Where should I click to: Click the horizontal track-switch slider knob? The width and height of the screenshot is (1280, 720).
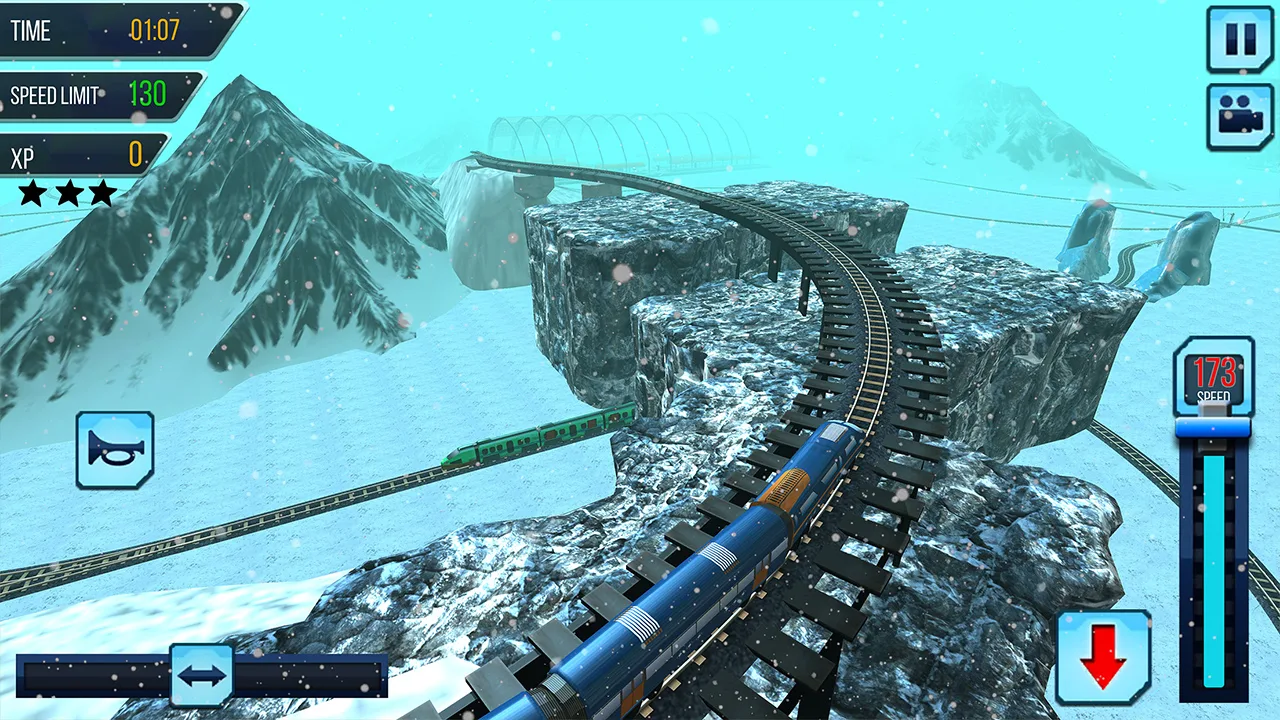click(202, 676)
